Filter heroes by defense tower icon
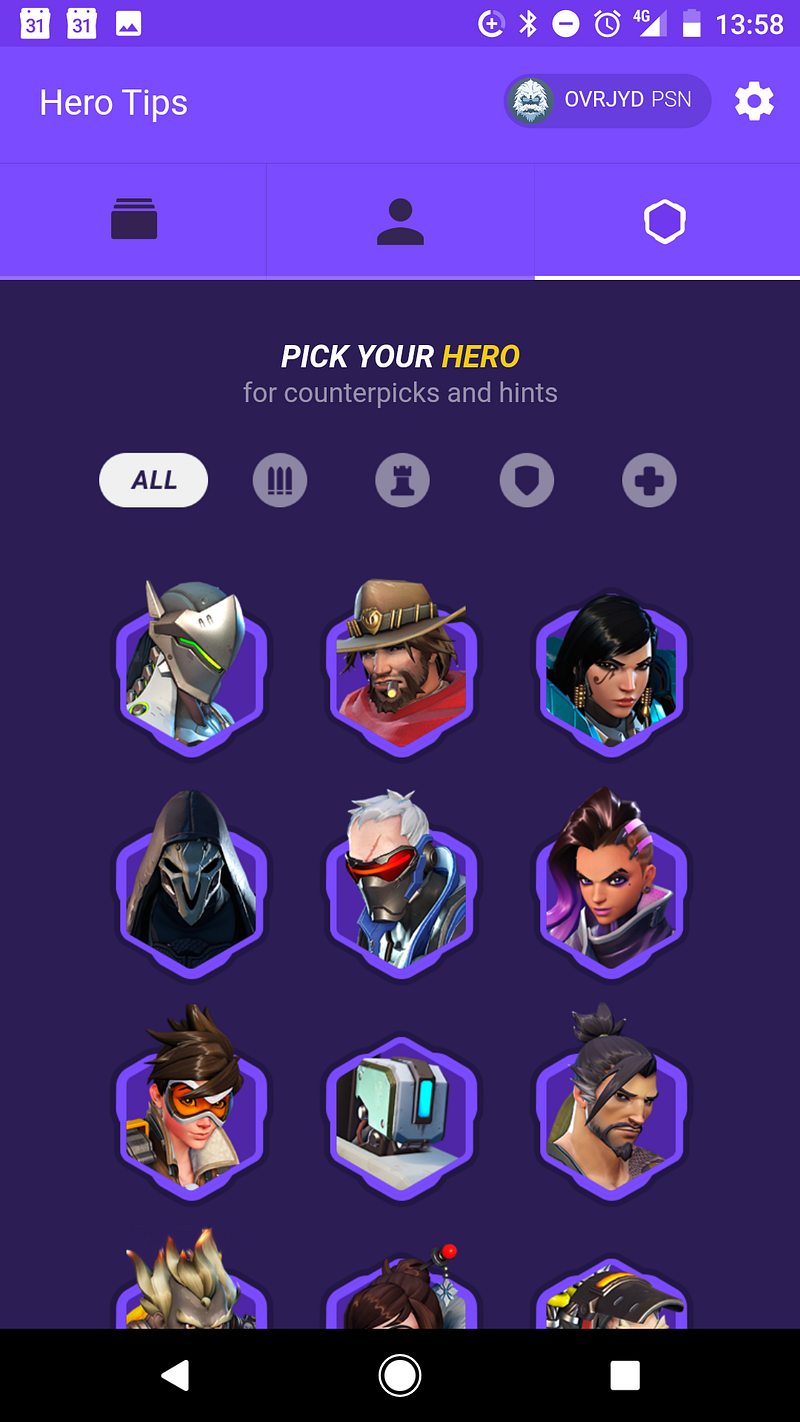This screenshot has width=800, height=1422. [402, 481]
